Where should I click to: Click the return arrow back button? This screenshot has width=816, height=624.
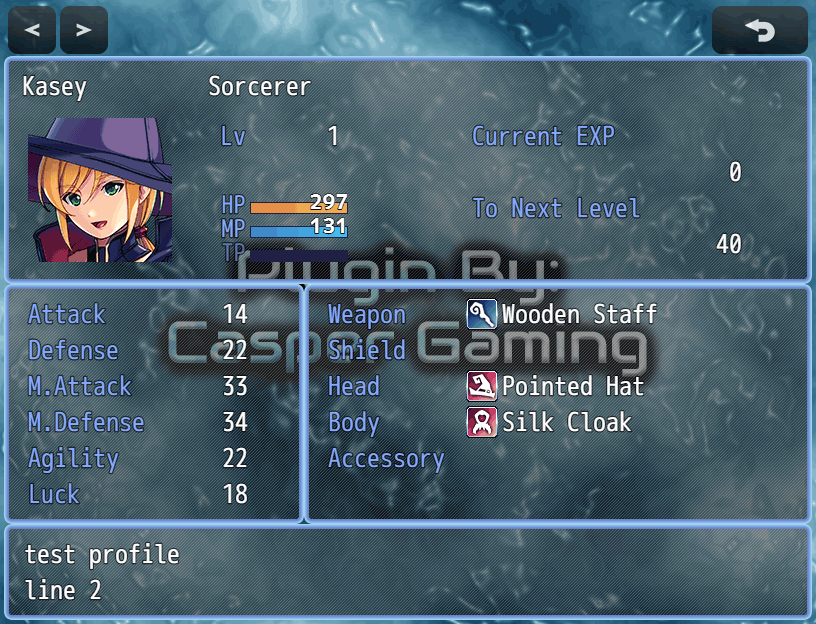[759, 30]
